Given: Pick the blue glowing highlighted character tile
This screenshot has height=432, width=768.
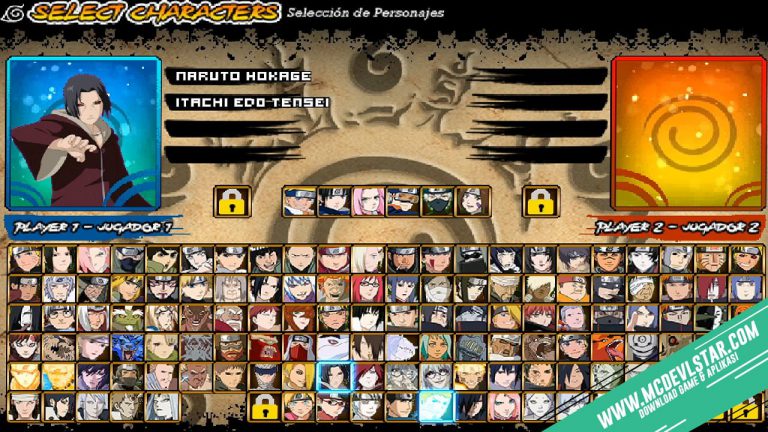Looking at the screenshot, I should coord(332,377).
